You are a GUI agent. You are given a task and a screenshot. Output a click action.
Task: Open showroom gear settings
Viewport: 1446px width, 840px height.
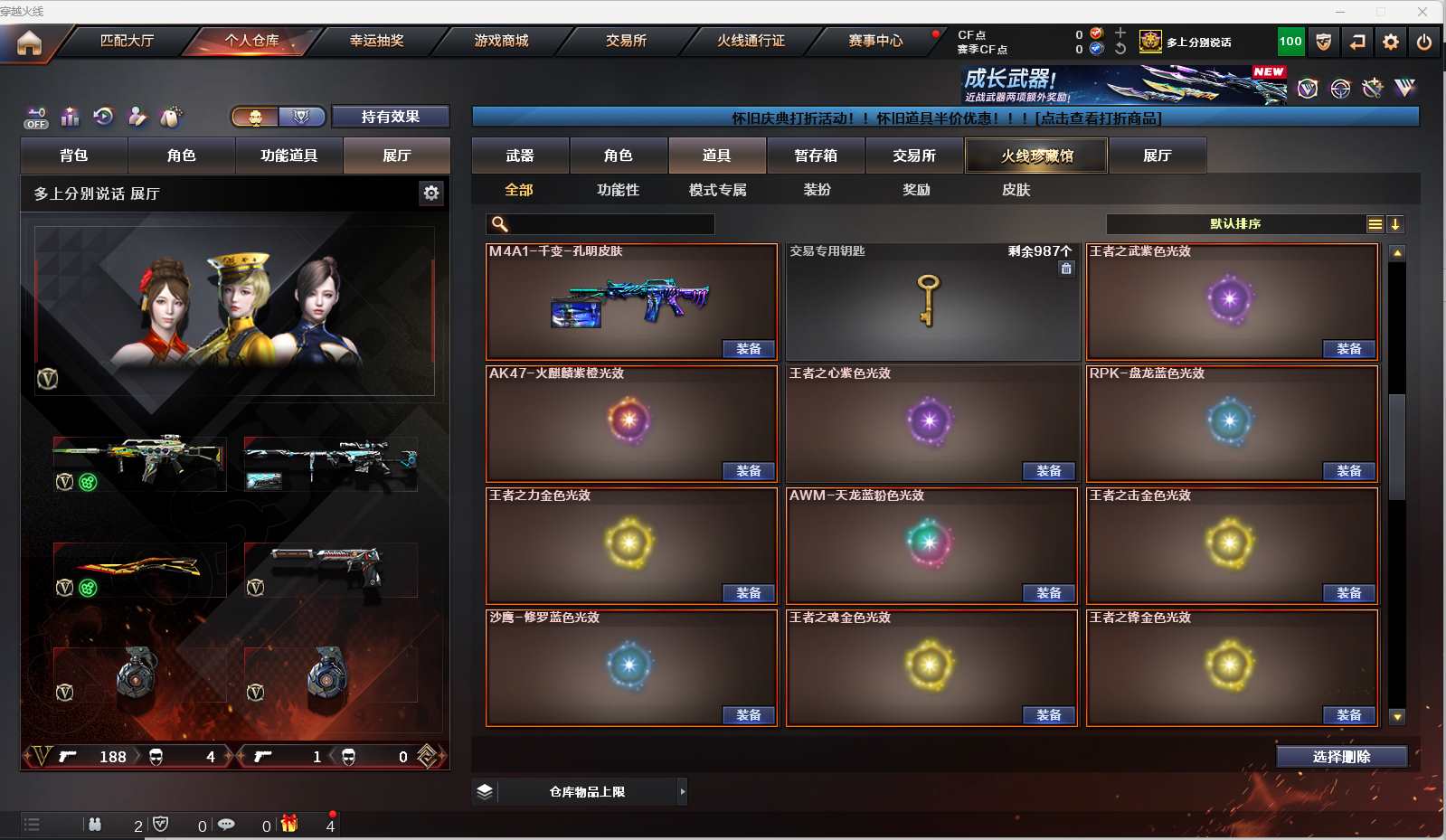tap(431, 193)
